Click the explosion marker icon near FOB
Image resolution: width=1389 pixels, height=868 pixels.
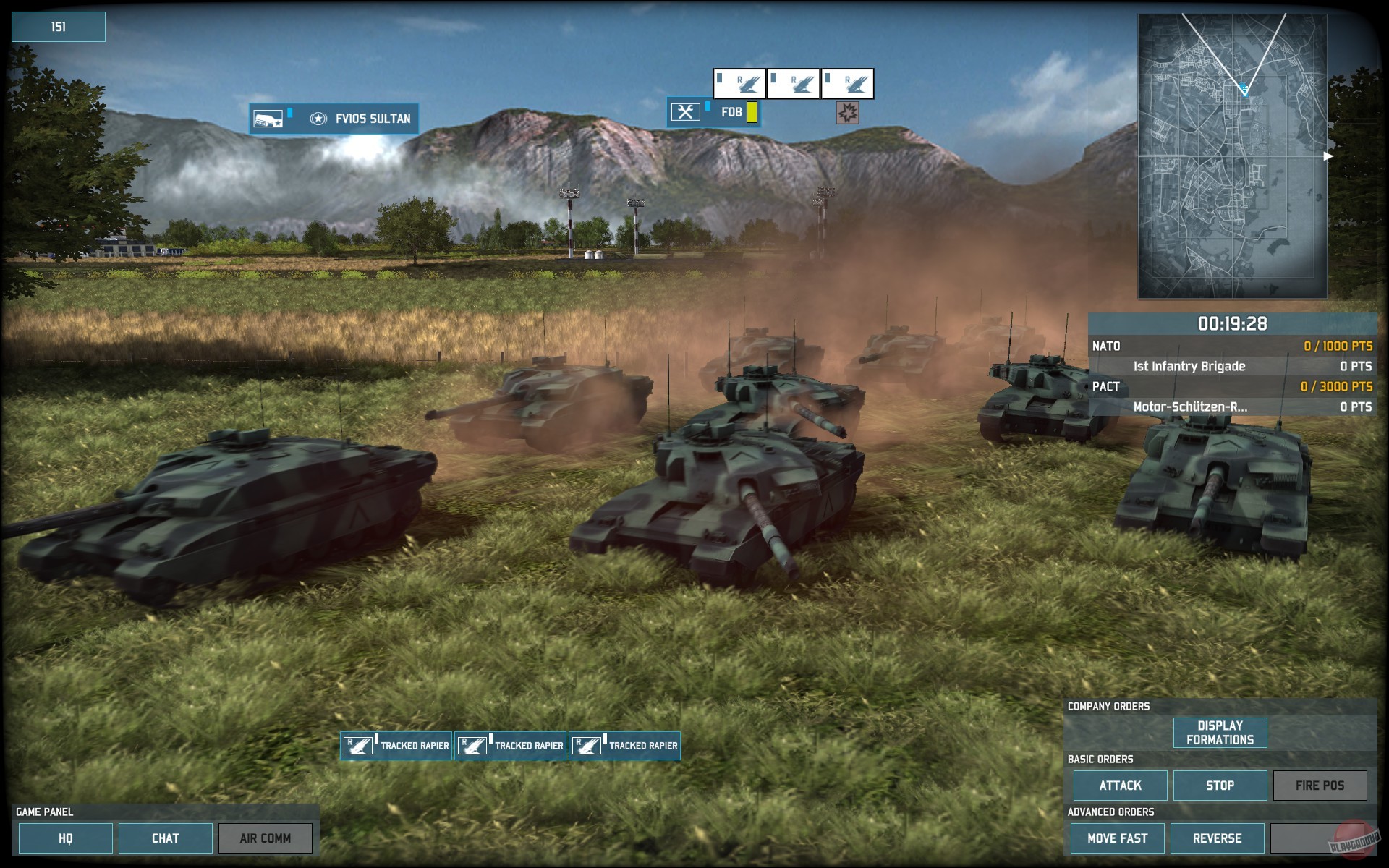point(847,113)
